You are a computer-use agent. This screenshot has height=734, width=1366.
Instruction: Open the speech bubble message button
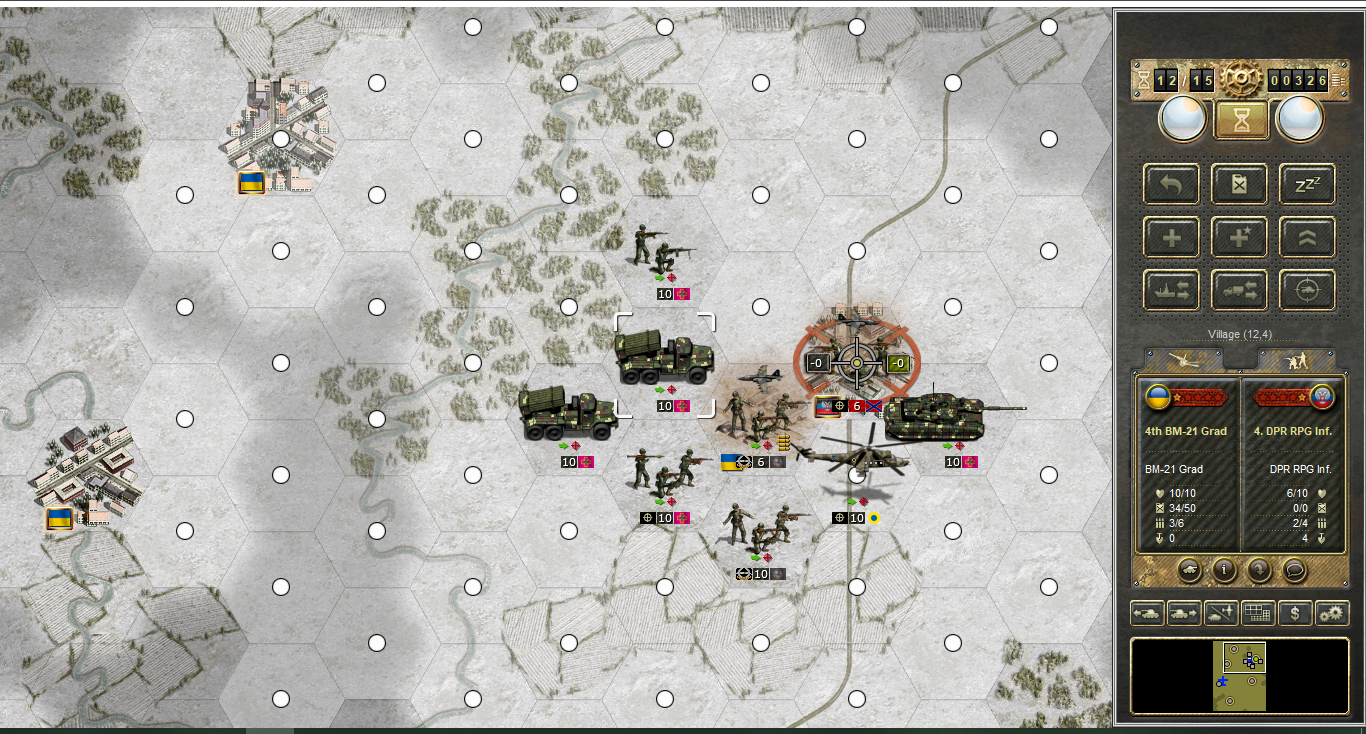pos(1295,571)
